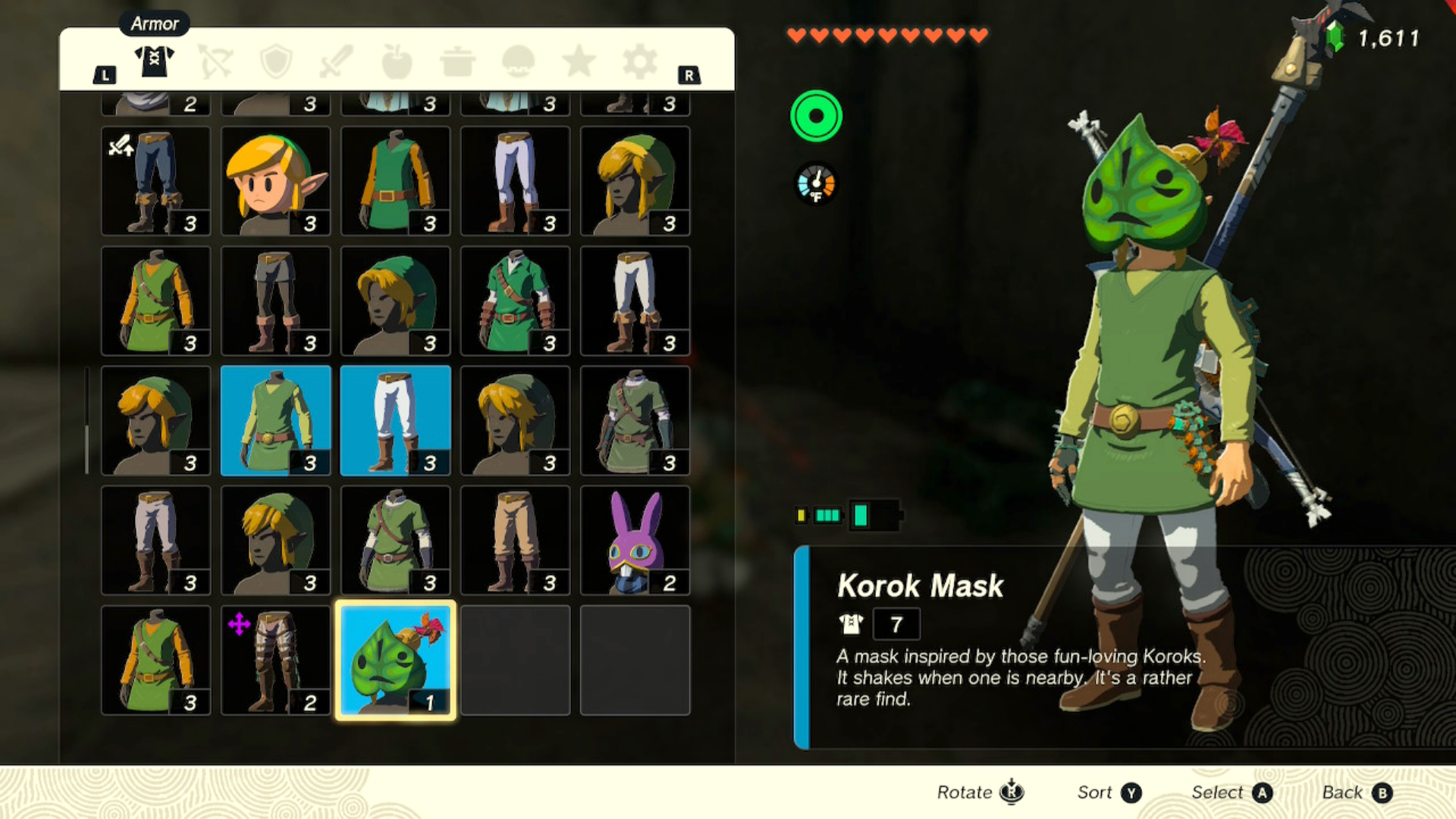Click the Materials apple icon
Viewport: 1456px width, 819px height.
(397, 61)
